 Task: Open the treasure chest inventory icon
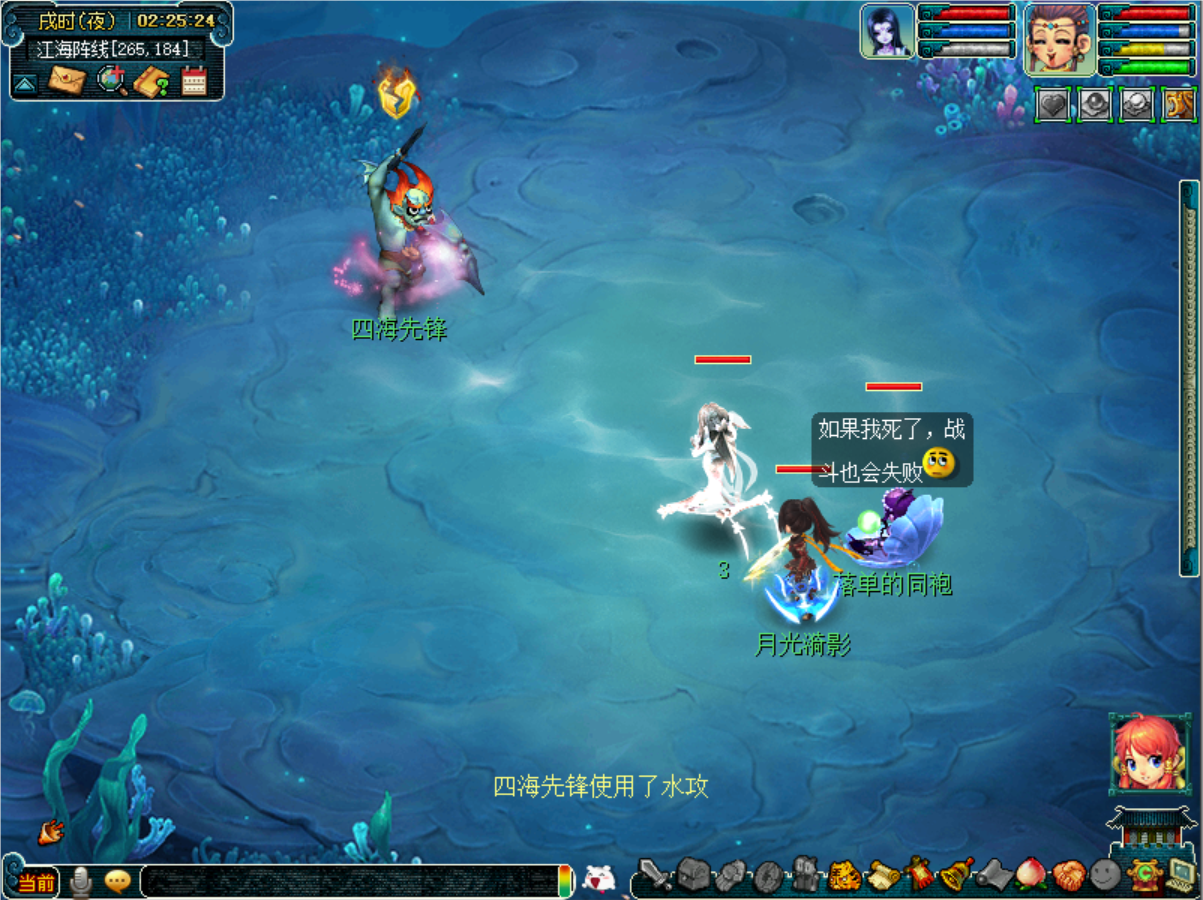point(693,875)
